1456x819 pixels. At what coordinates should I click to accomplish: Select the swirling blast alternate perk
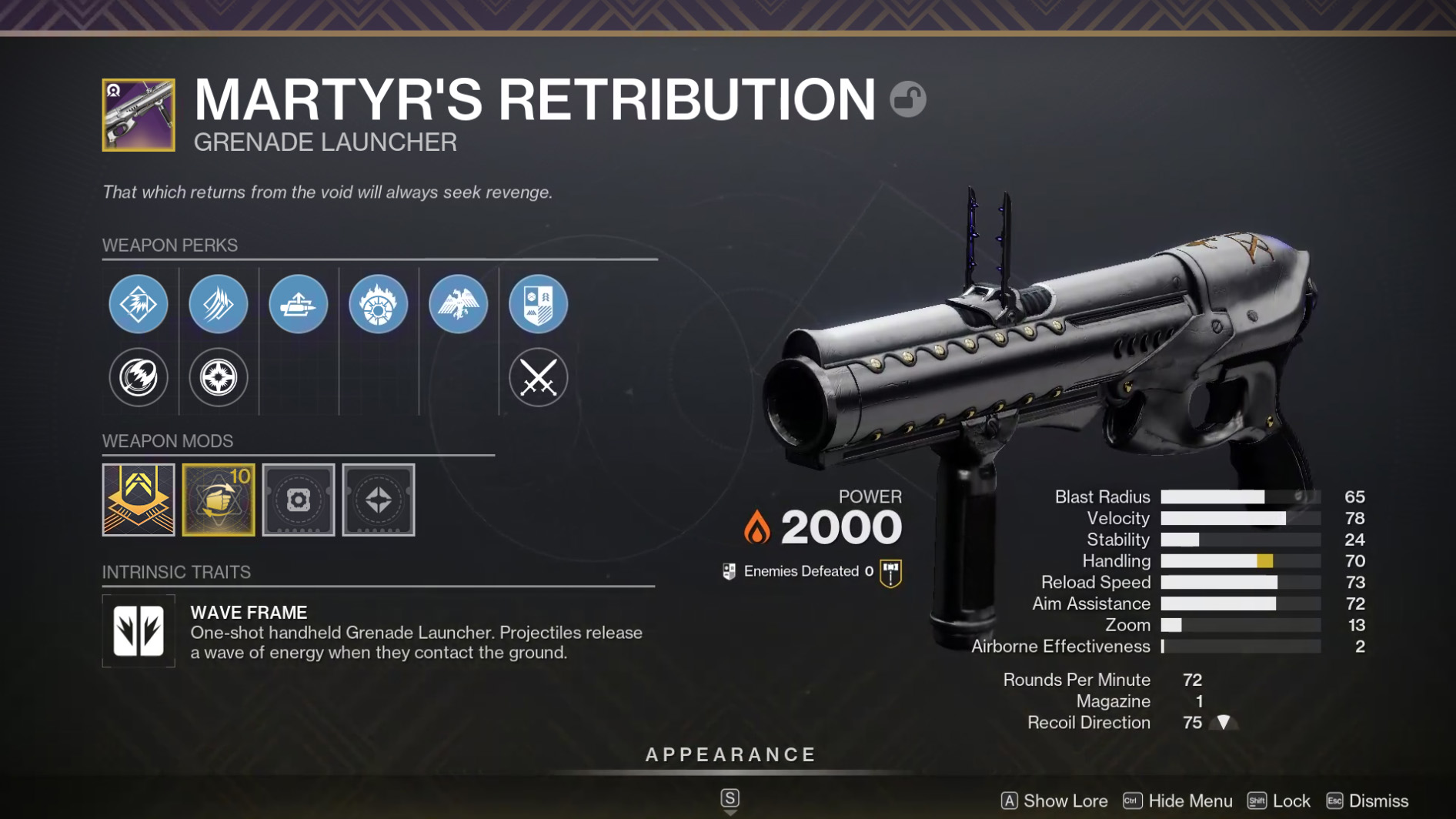point(139,377)
